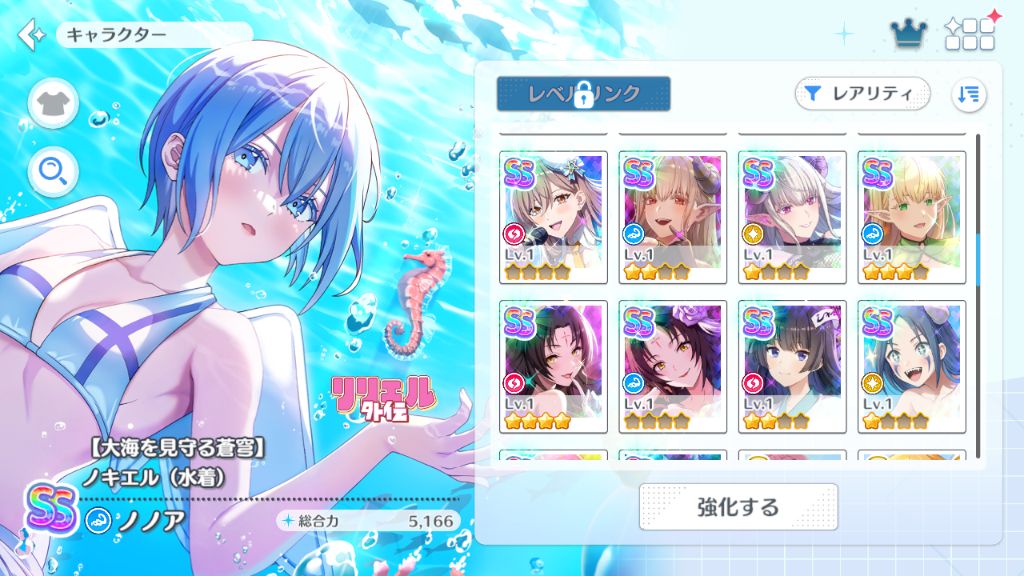Click the レベルリンク button
The width and height of the screenshot is (1024, 576).
pyautogui.click(x=583, y=94)
